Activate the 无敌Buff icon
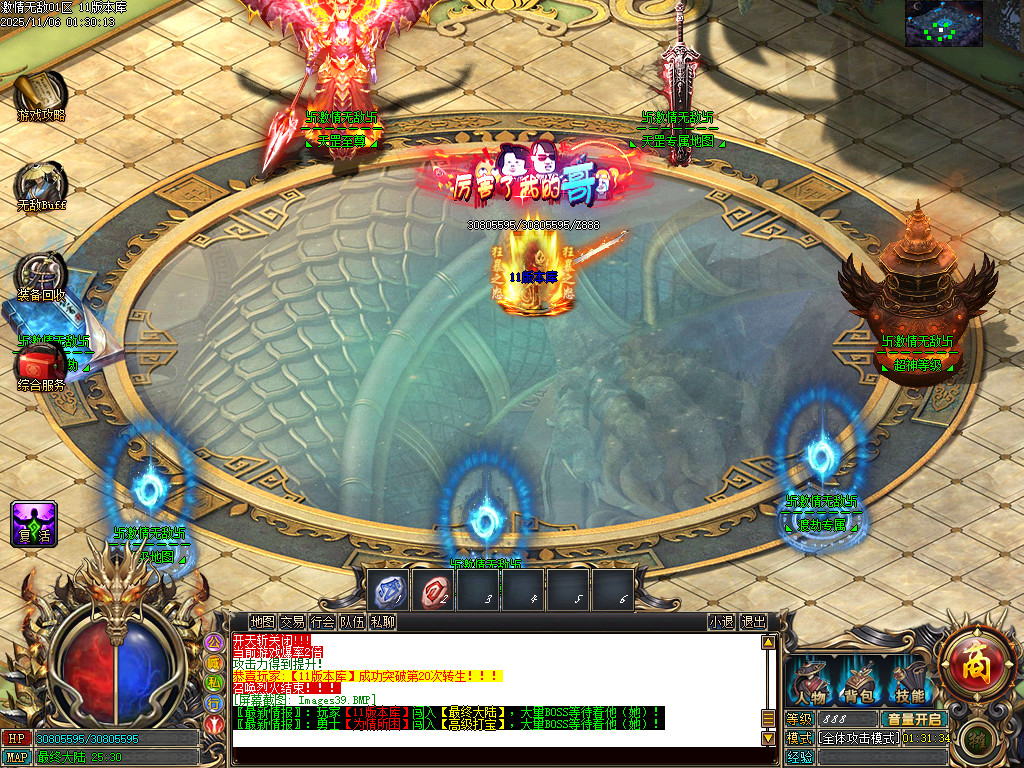 40,184
